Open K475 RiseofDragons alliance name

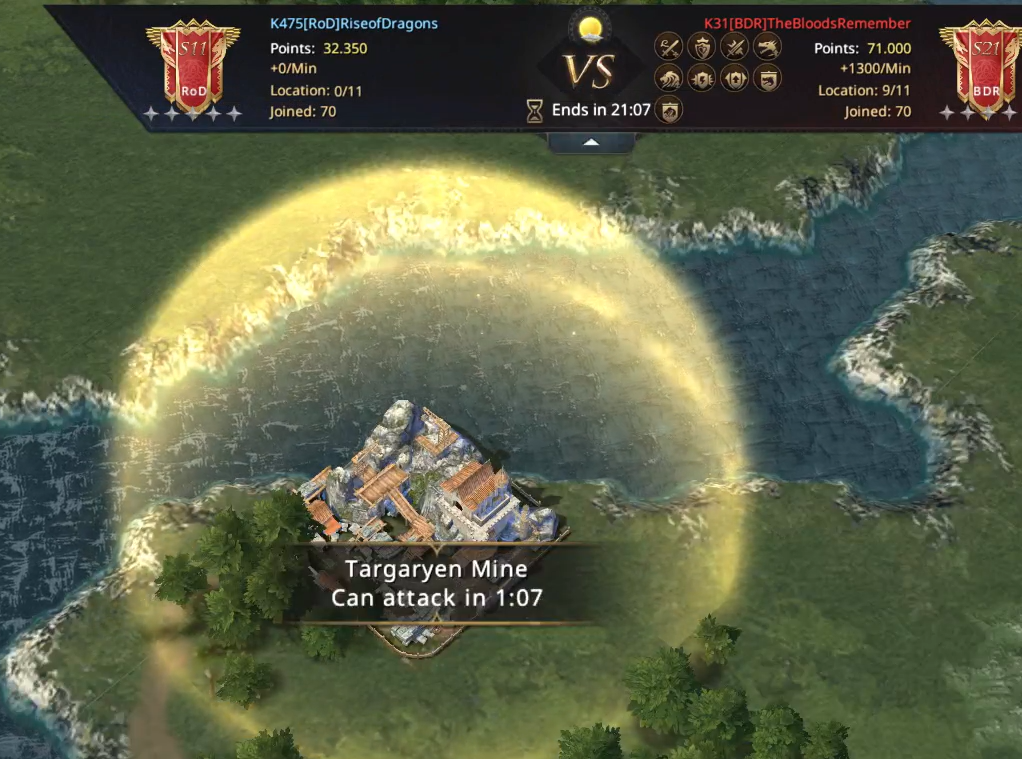[x=354, y=23]
